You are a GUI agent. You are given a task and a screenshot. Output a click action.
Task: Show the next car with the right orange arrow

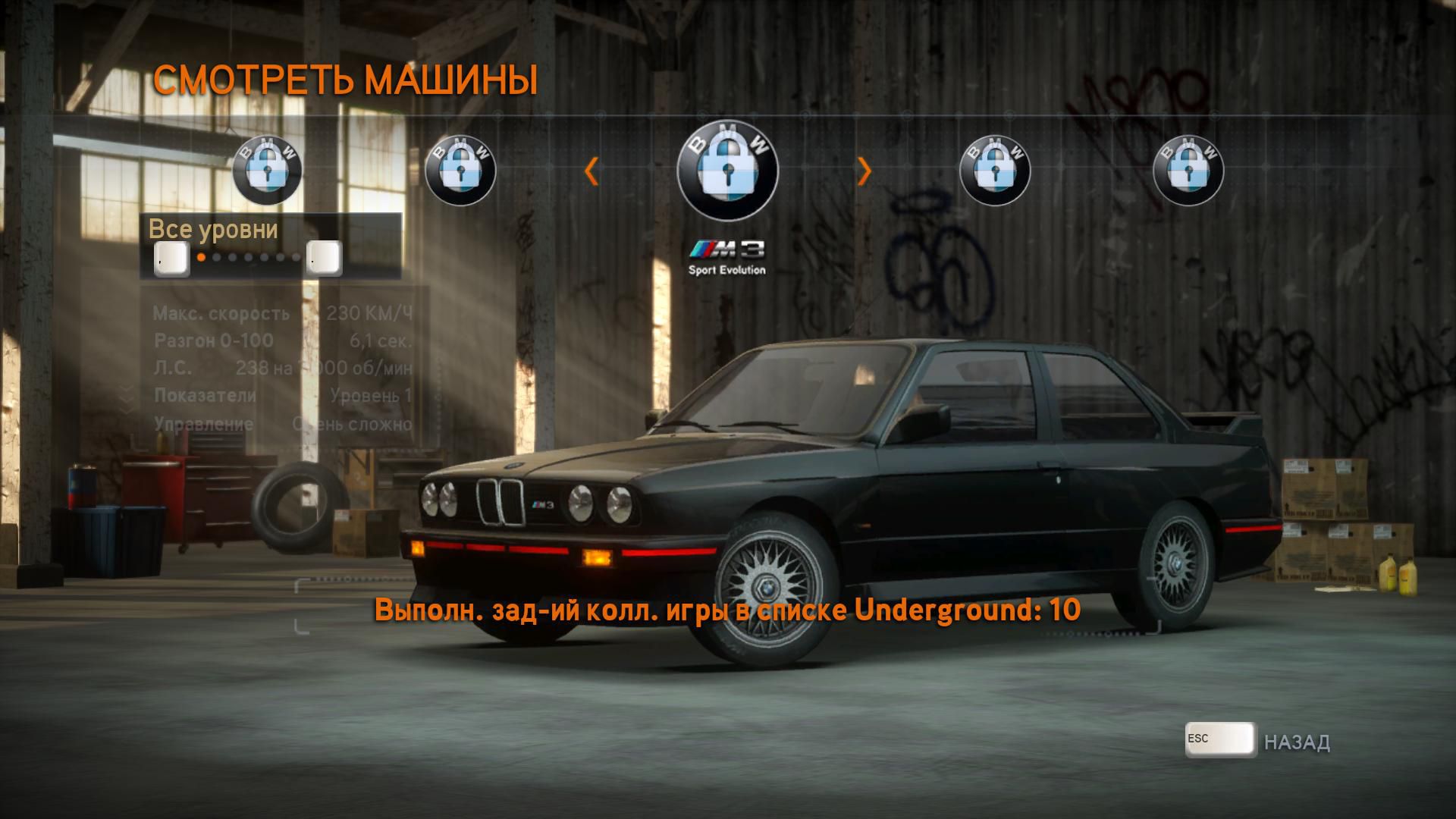pyautogui.click(x=864, y=171)
